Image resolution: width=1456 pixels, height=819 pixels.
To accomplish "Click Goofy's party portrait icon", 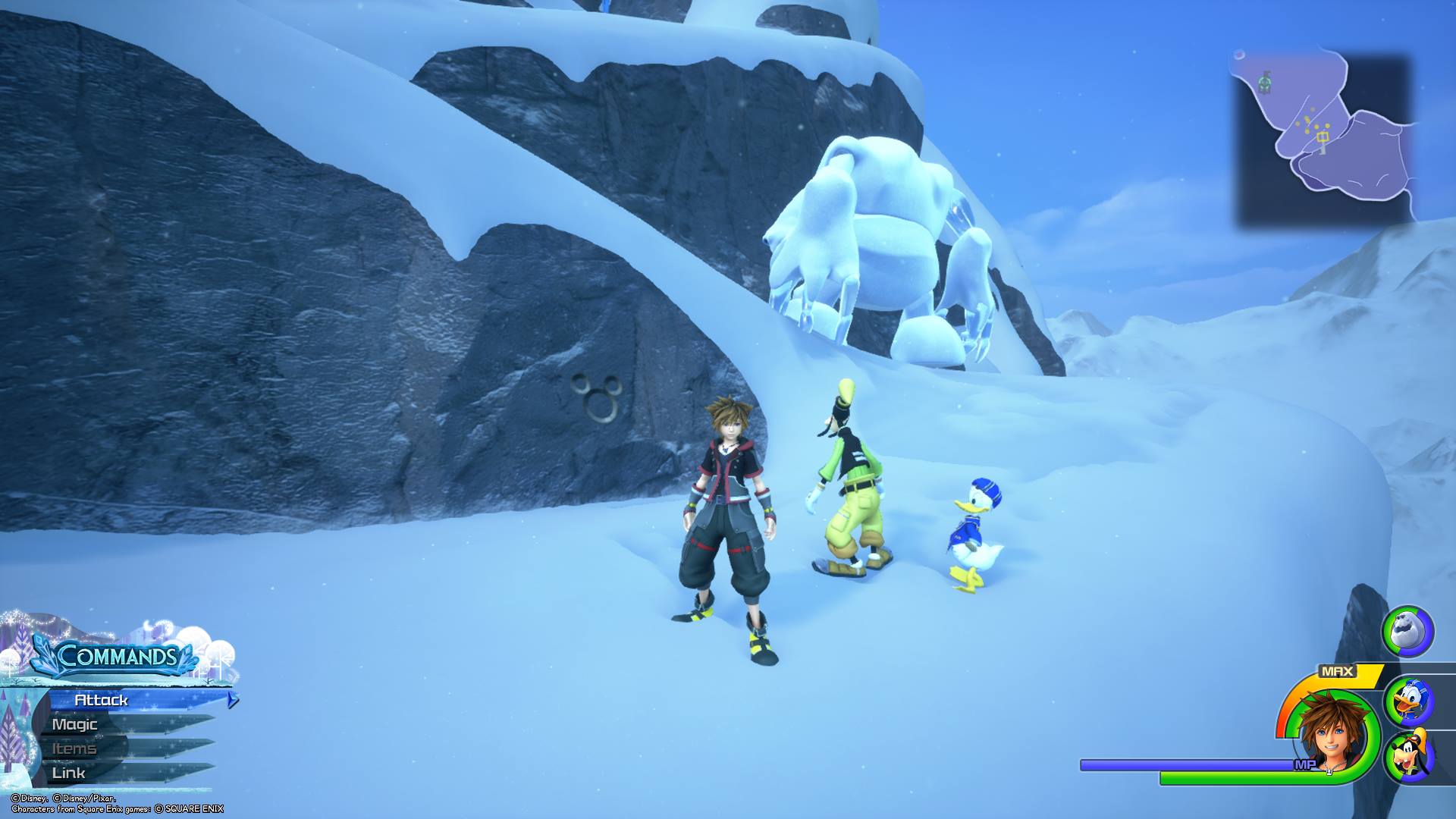I will coord(1408,755).
